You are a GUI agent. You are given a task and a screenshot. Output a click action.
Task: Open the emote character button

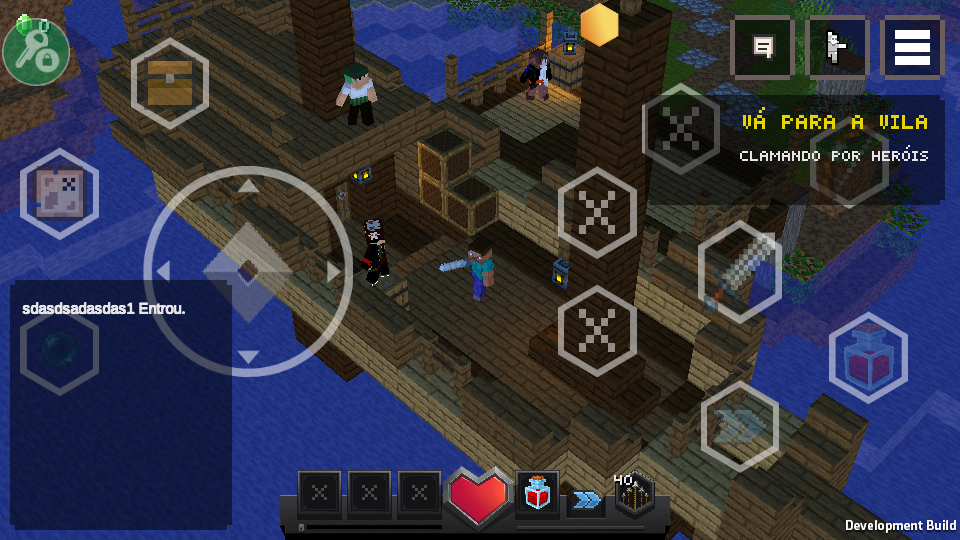(837, 47)
